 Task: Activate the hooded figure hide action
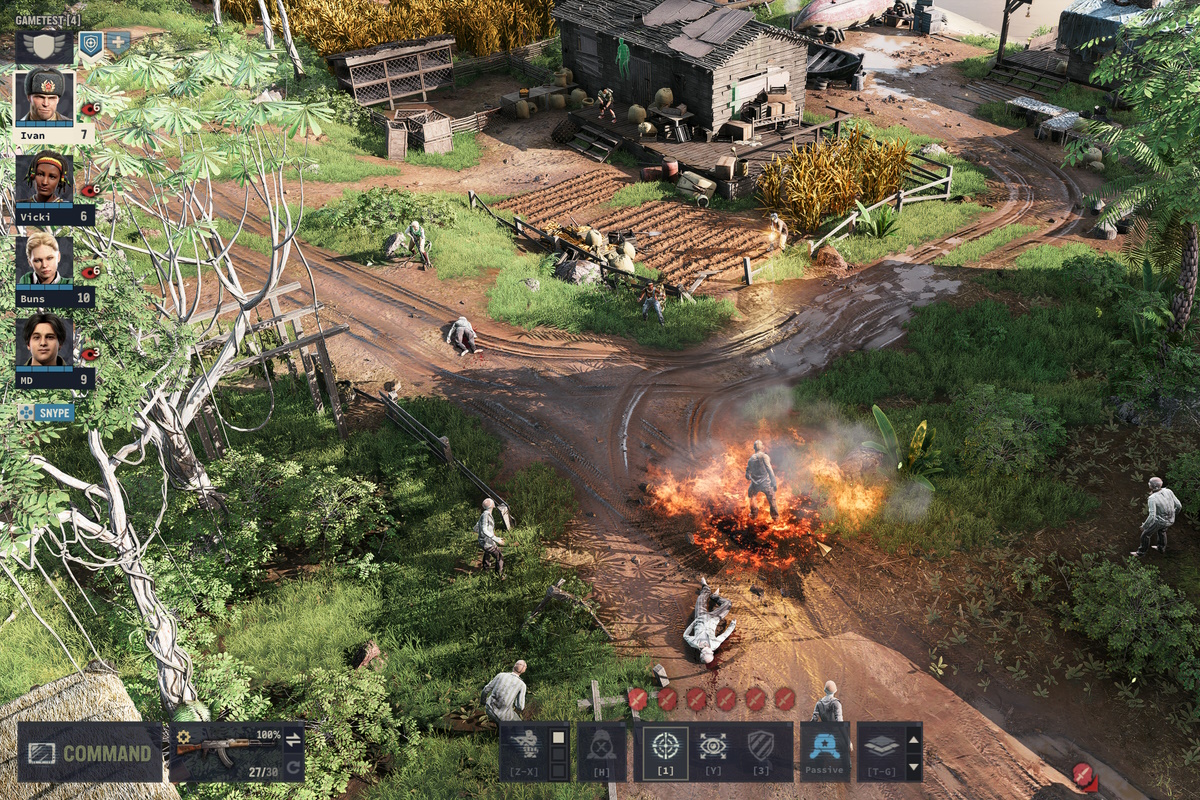(602, 748)
